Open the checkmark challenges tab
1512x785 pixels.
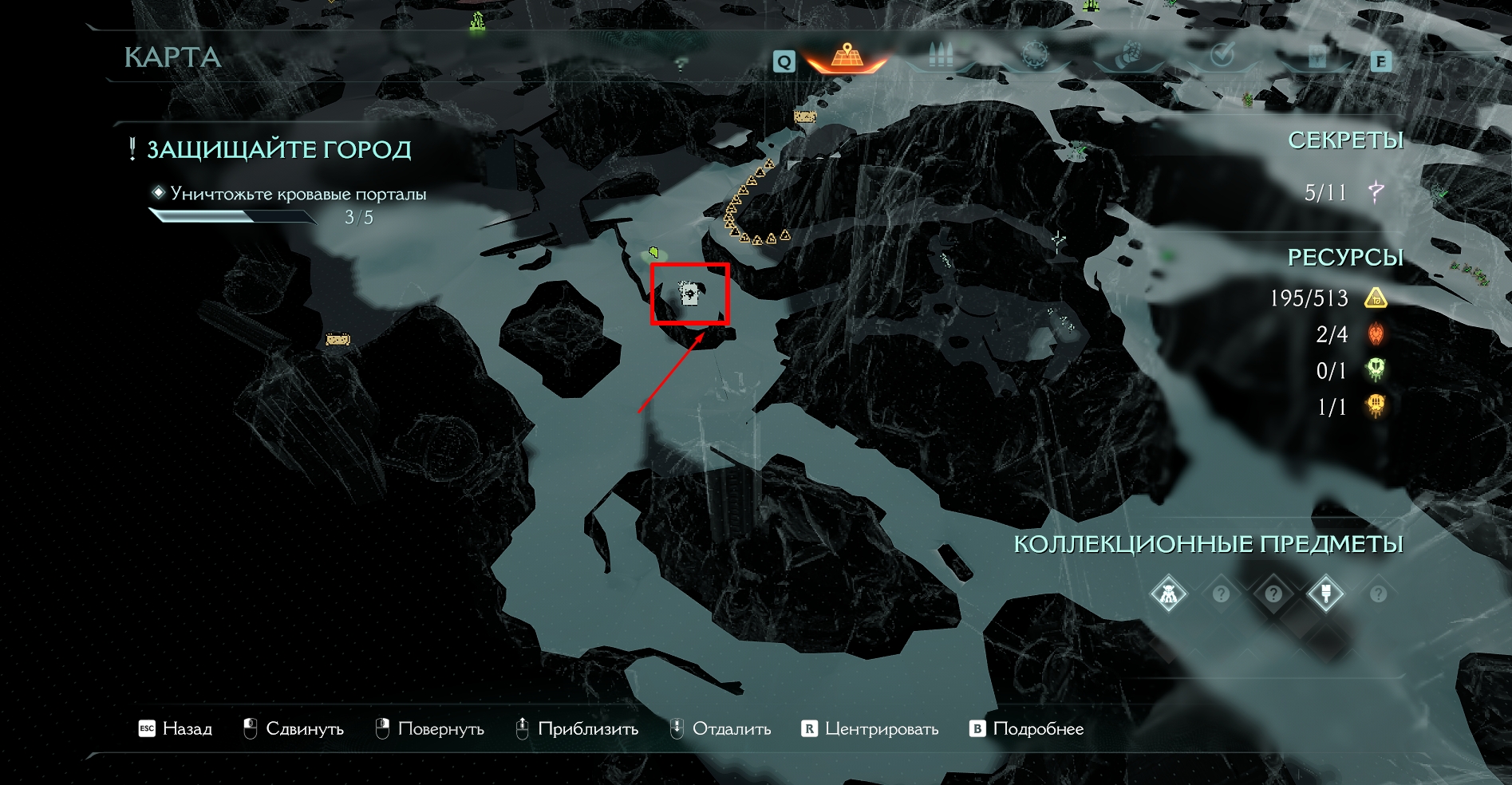[1222, 55]
